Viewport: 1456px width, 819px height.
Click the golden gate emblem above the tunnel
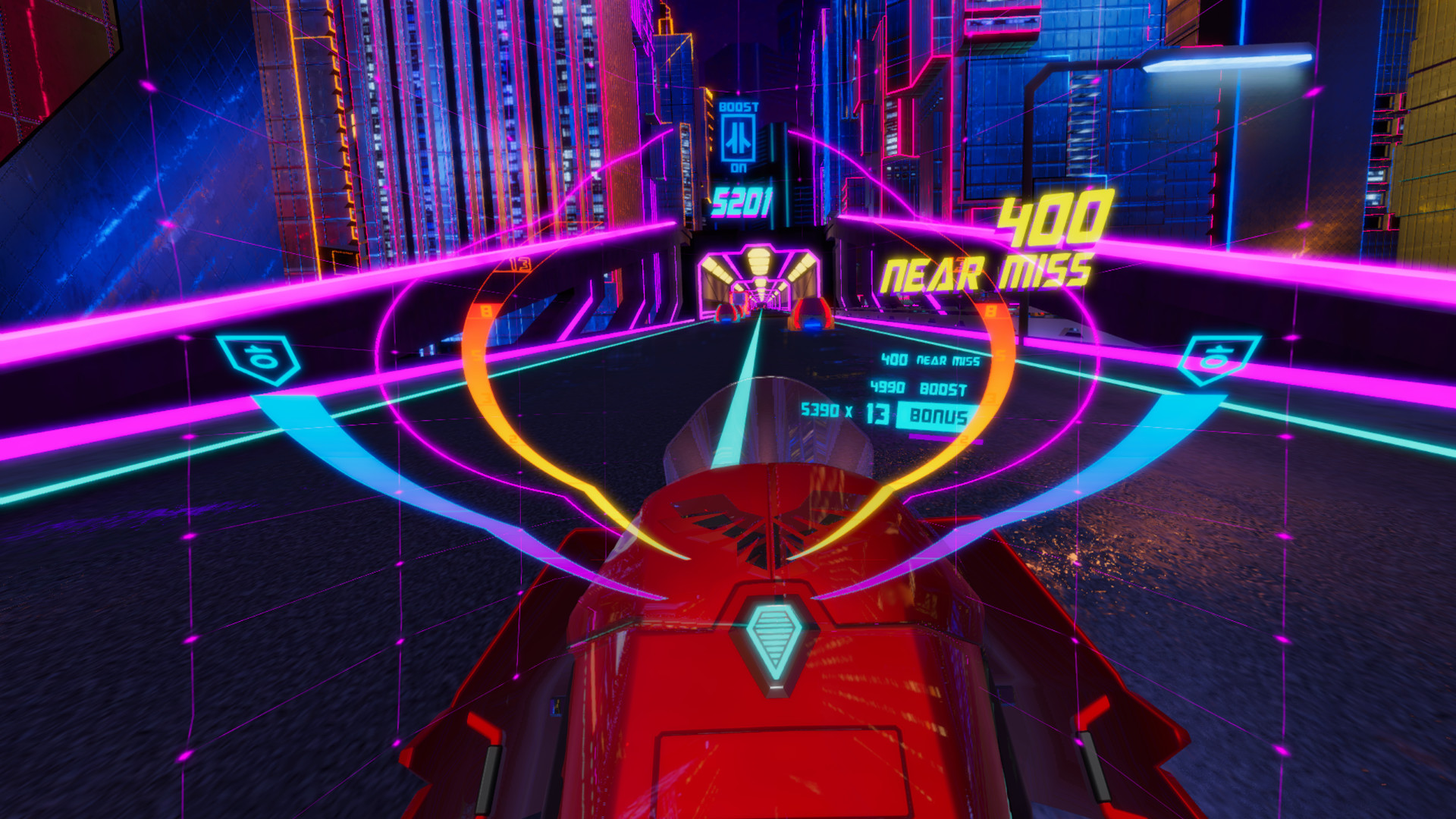758,262
